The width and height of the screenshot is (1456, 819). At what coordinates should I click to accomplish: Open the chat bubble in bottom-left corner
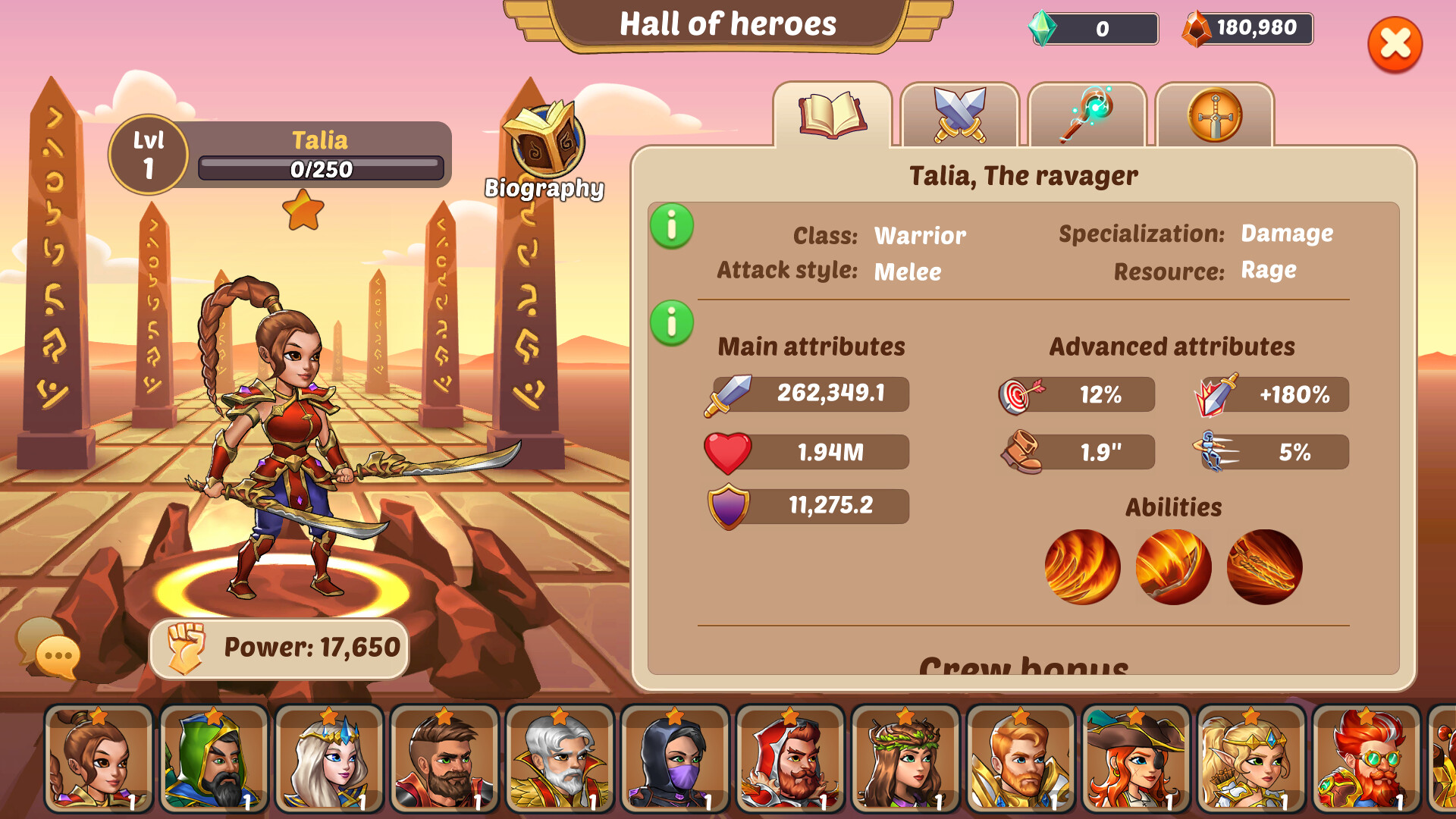[x=47, y=649]
